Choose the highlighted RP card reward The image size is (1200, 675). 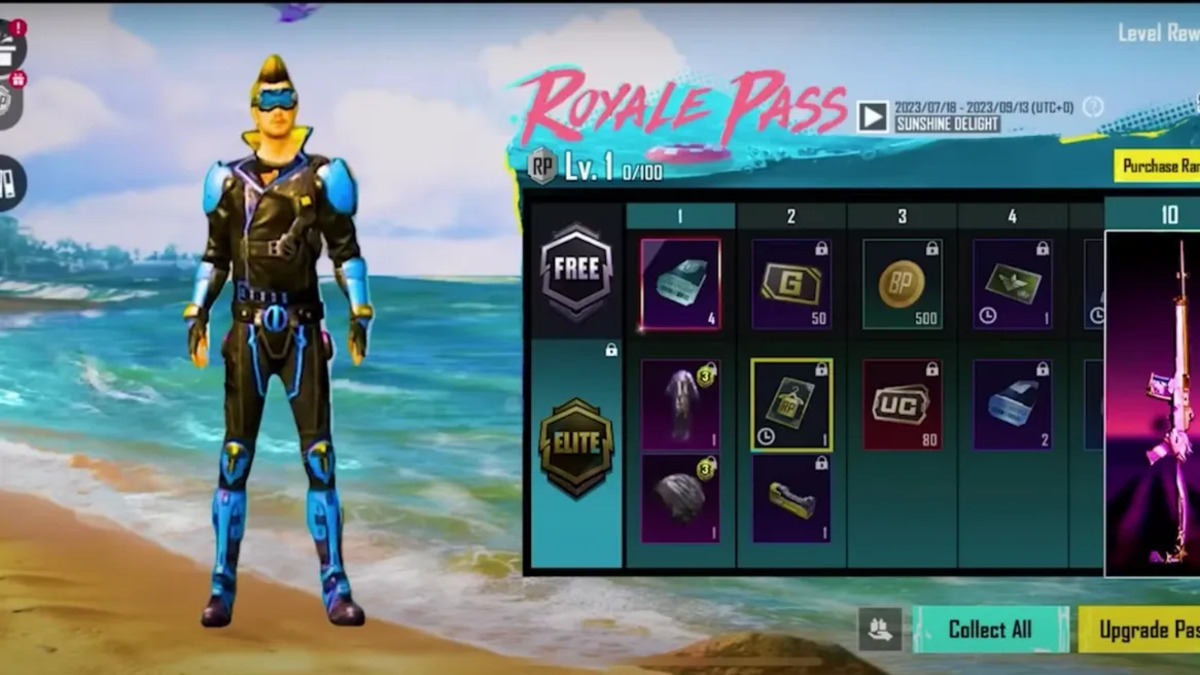(791, 404)
